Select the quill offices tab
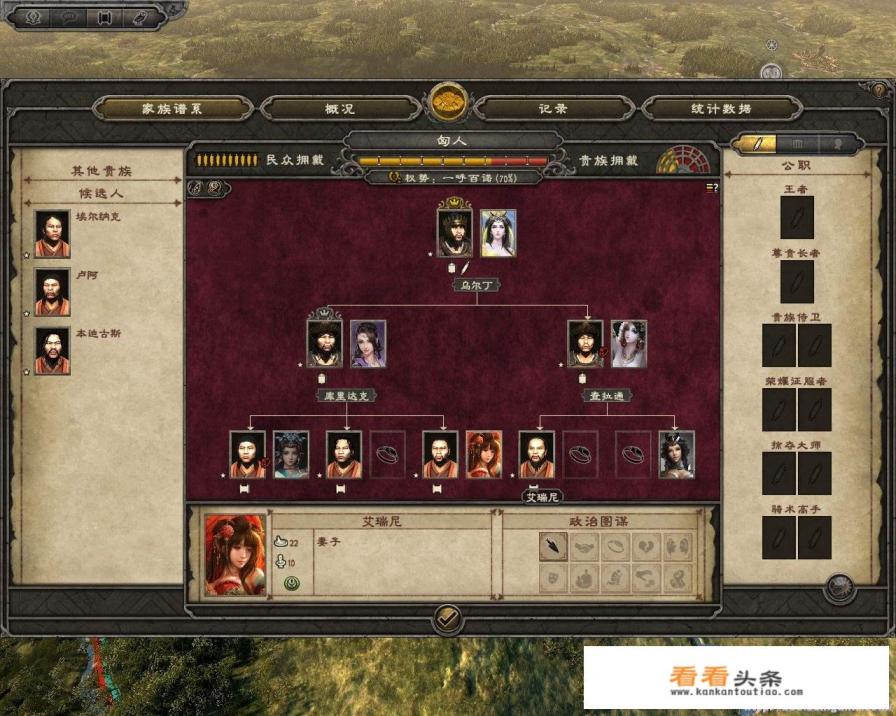Viewport: 896px width, 716px height. pos(756,144)
